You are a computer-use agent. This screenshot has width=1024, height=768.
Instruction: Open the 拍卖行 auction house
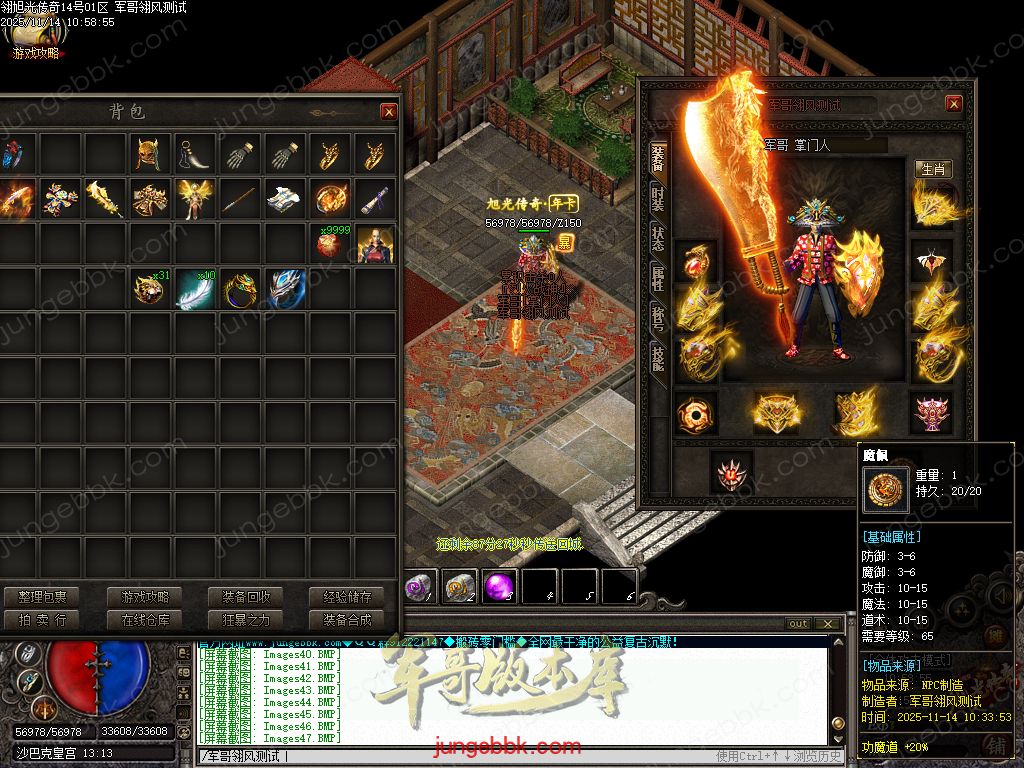[42, 620]
